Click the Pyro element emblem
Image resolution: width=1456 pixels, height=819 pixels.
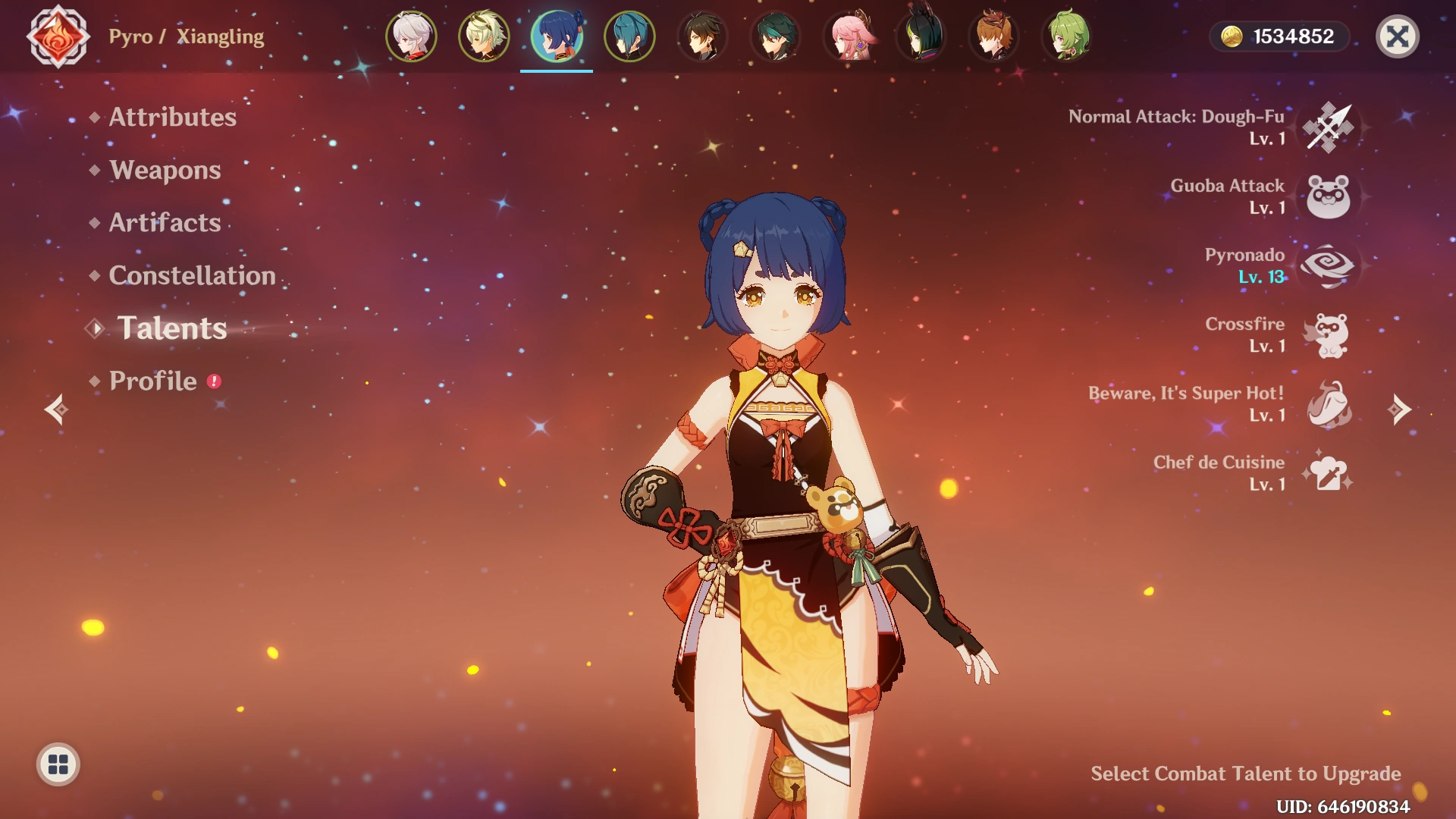(x=59, y=35)
